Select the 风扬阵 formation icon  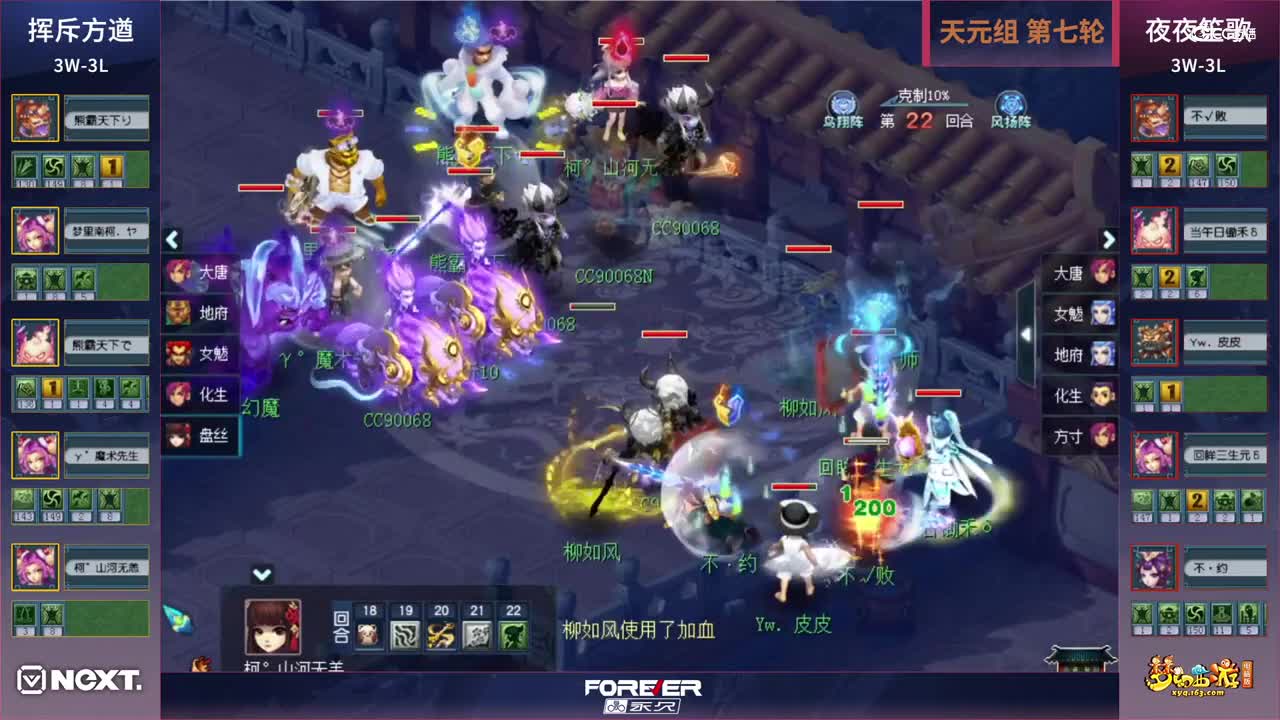[x=1010, y=103]
